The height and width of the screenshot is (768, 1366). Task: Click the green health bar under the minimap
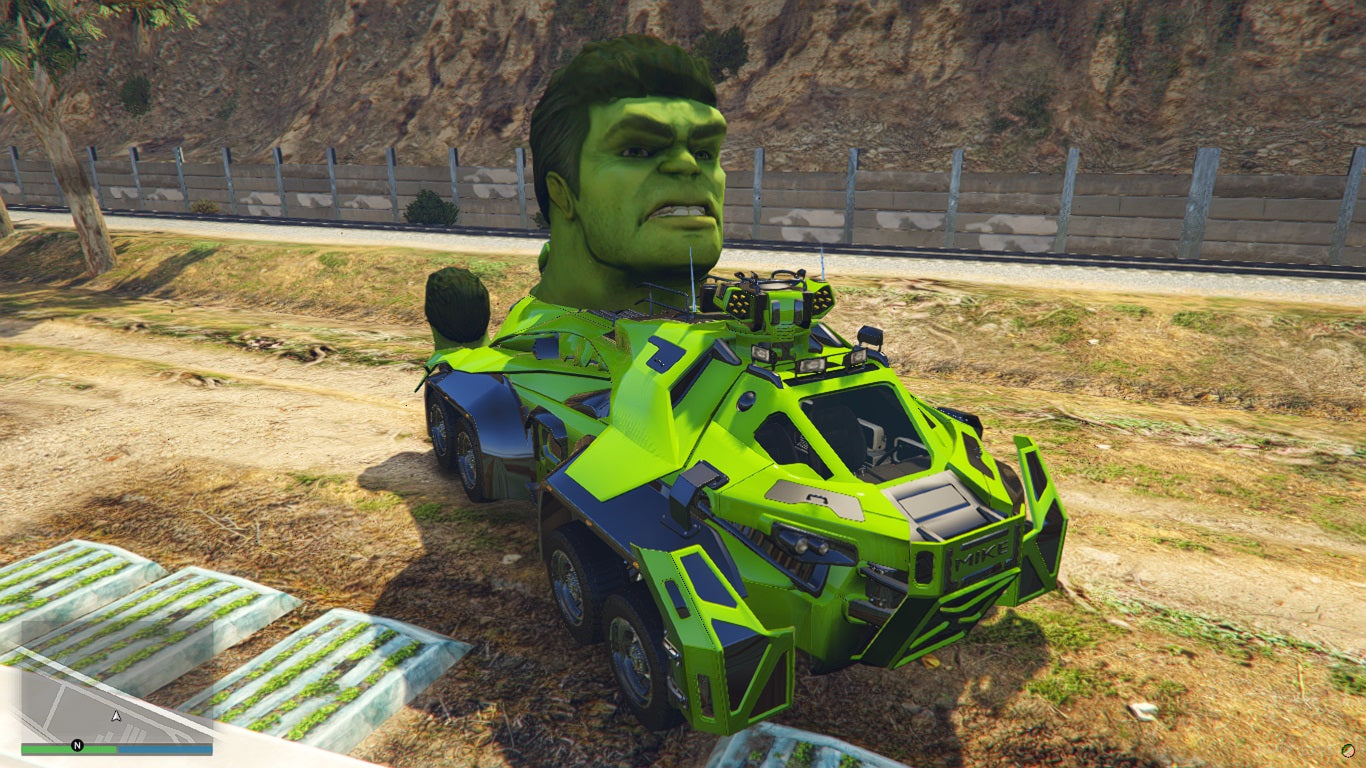point(67,748)
